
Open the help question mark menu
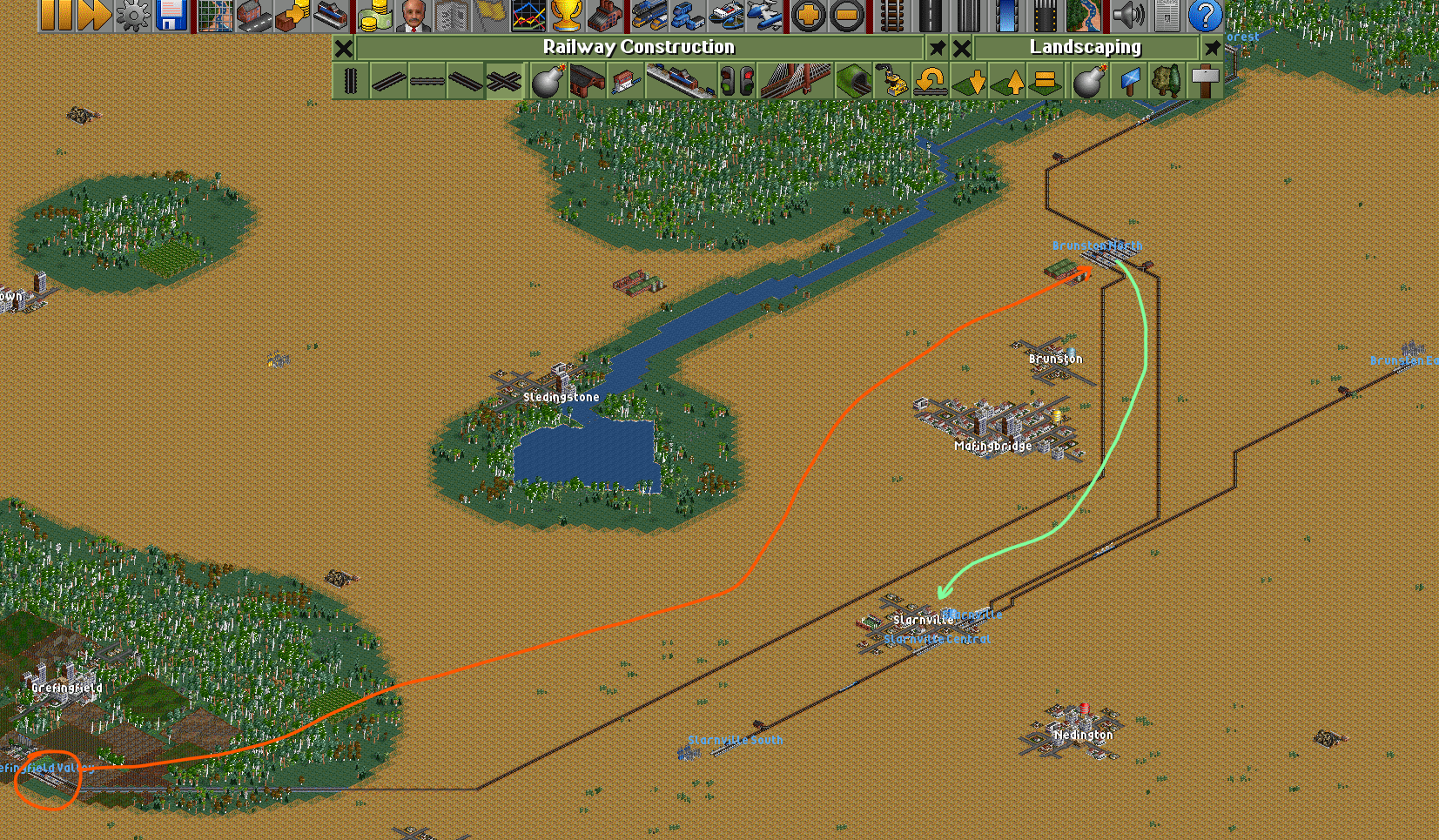click(x=1205, y=15)
